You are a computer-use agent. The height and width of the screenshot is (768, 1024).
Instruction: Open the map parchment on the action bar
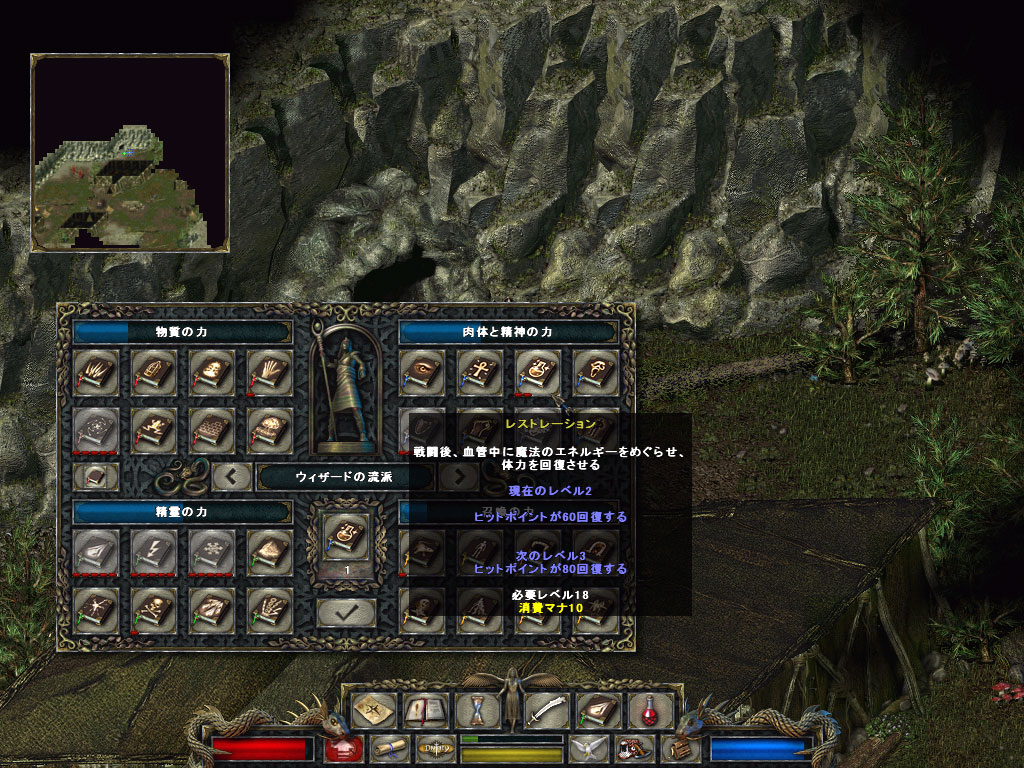pos(373,711)
